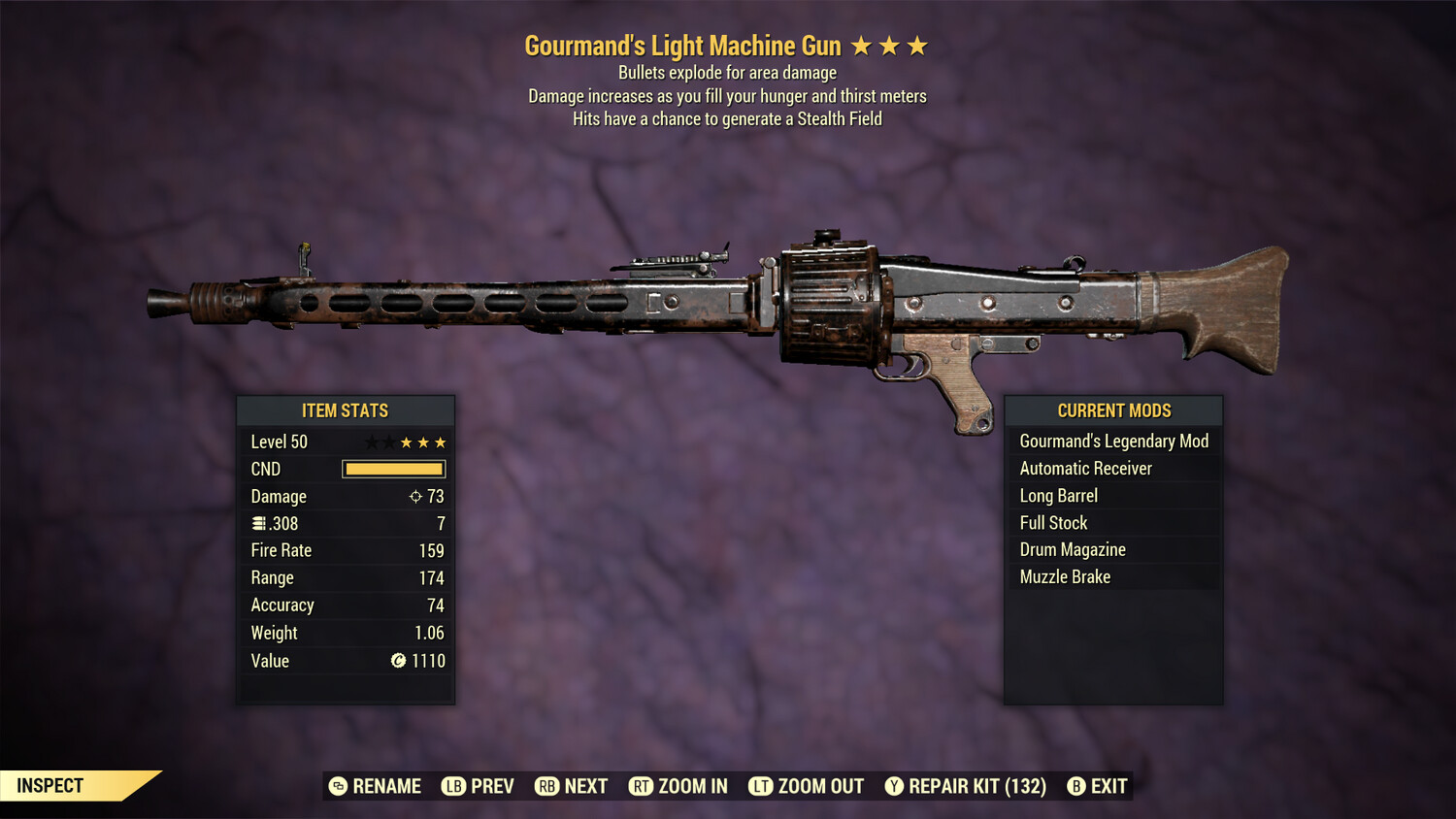The image size is (1456, 819).
Task: Select the Drum Magazine mod entry
Action: (1072, 549)
